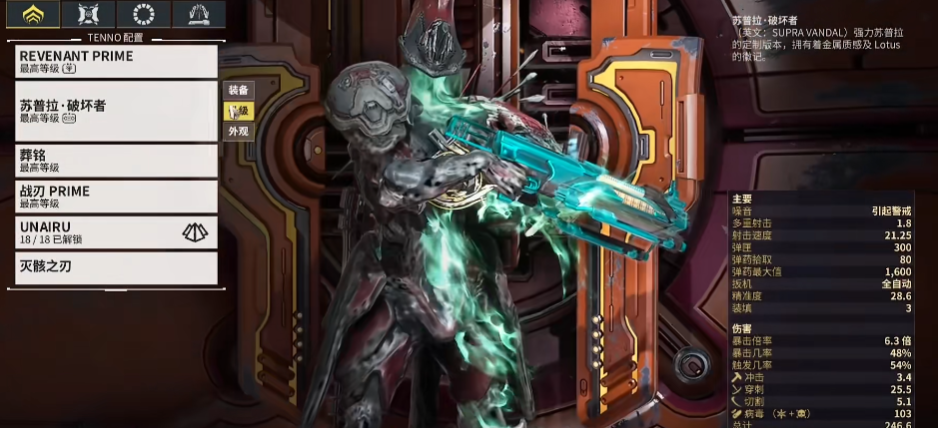Viewport: 938px width, 428px height.
Task: Open the Unairu focus school row
Action: (117, 232)
